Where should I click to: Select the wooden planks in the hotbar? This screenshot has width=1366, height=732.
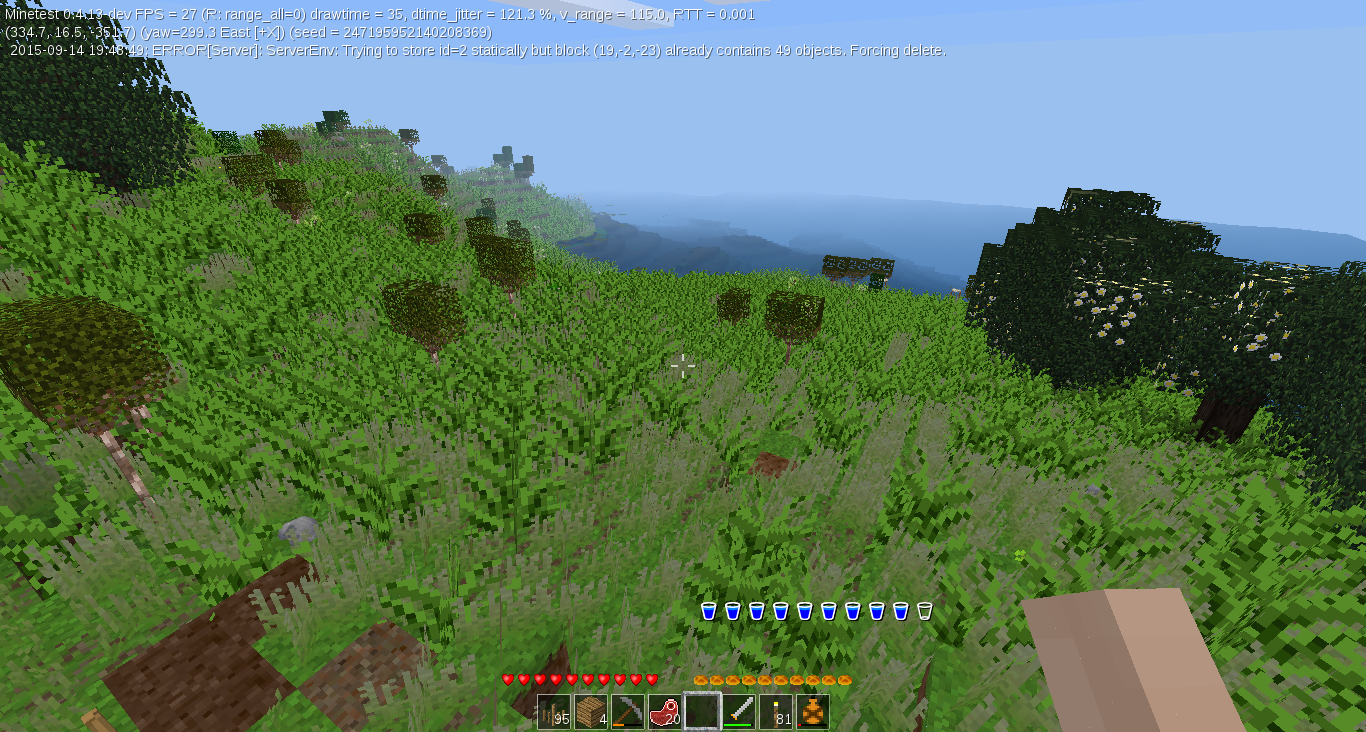tap(590, 709)
